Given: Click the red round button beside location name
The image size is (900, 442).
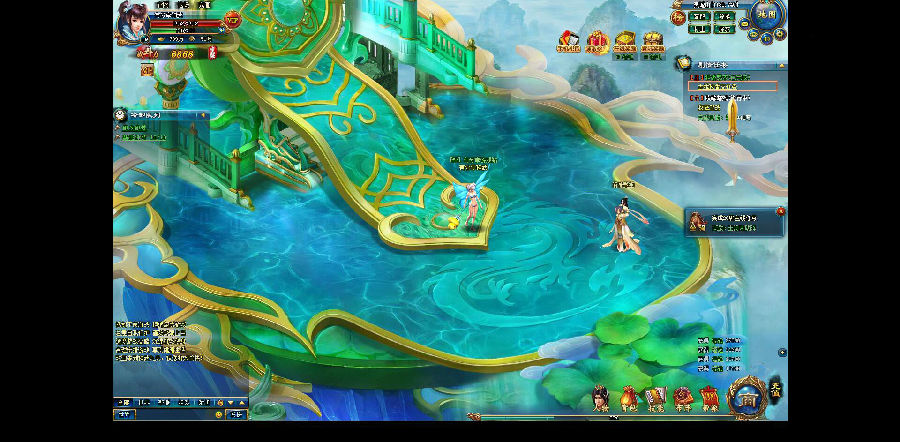Looking at the screenshot, I should coord(677,17).
